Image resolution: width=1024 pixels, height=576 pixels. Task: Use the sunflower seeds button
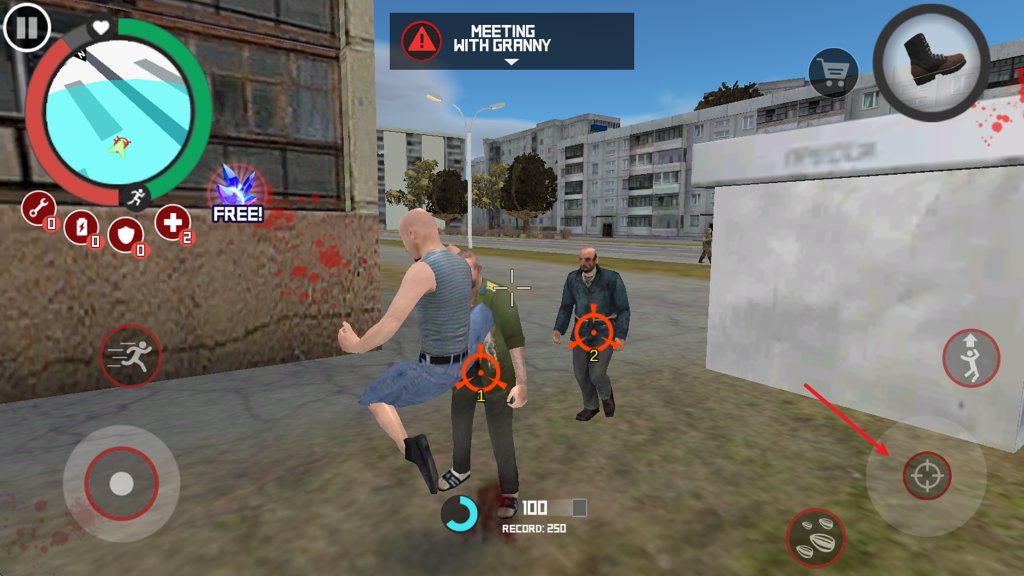(x=816, y=537)
